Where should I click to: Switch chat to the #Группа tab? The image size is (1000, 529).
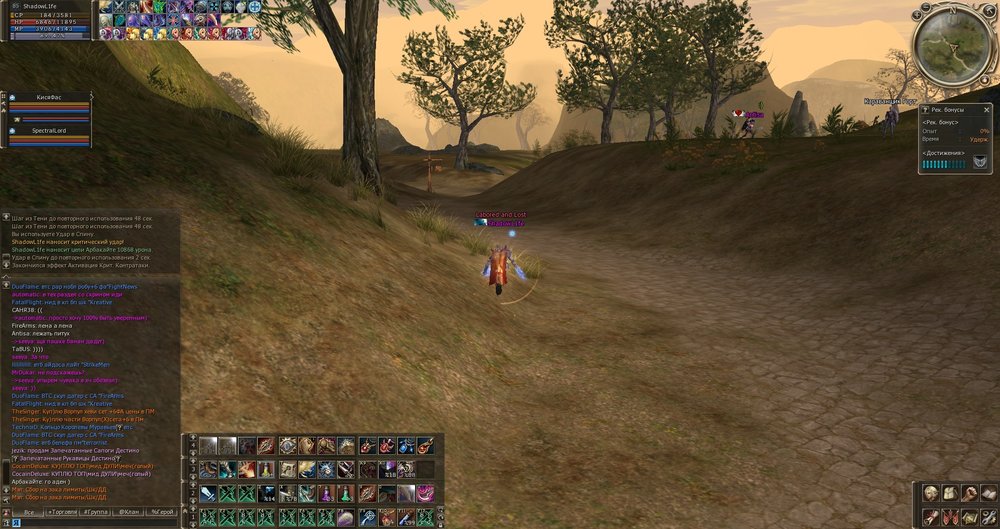pyautogui.click(x=97, y=511)
